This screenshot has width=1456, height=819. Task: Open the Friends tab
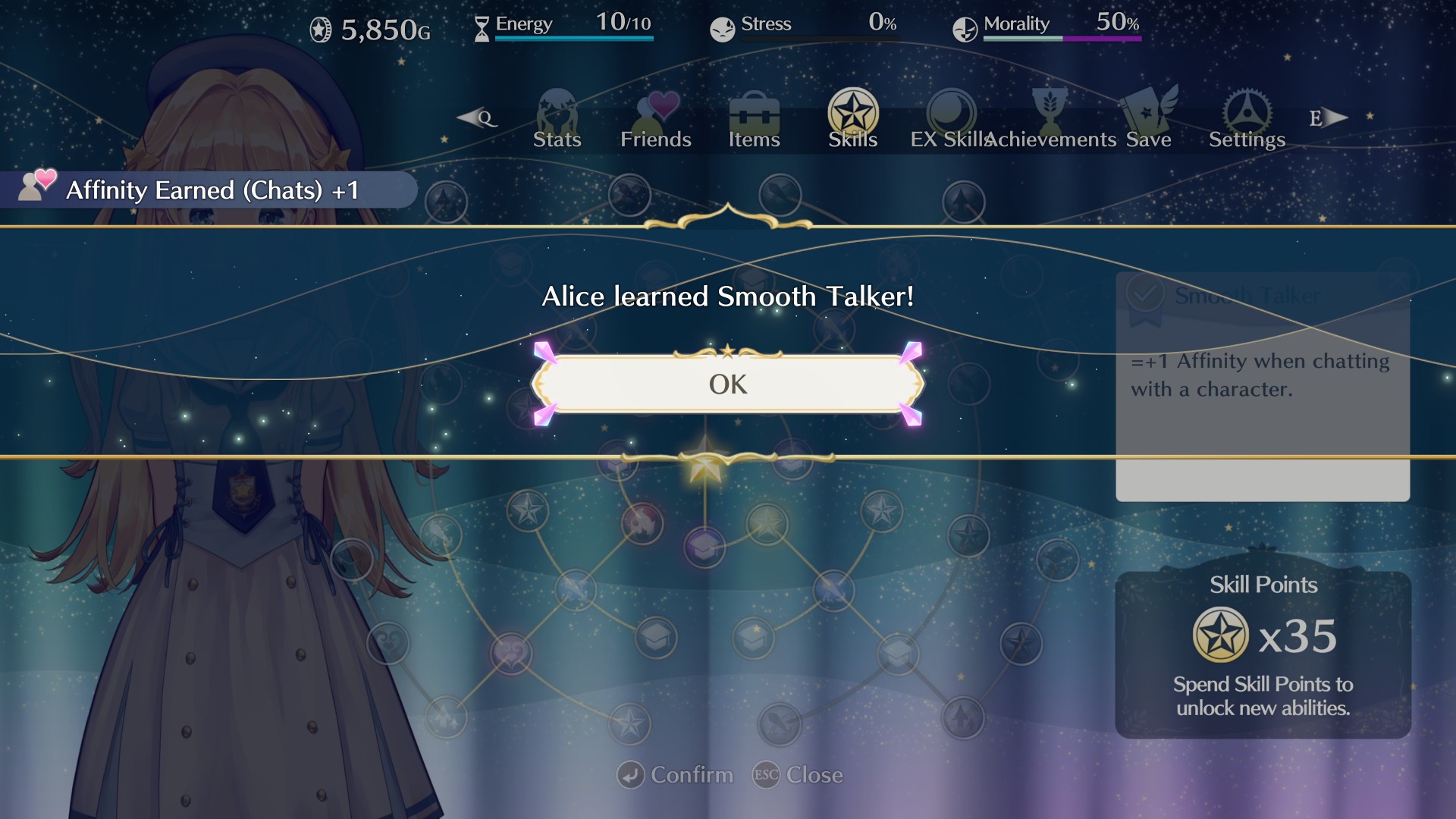point(656,120)
